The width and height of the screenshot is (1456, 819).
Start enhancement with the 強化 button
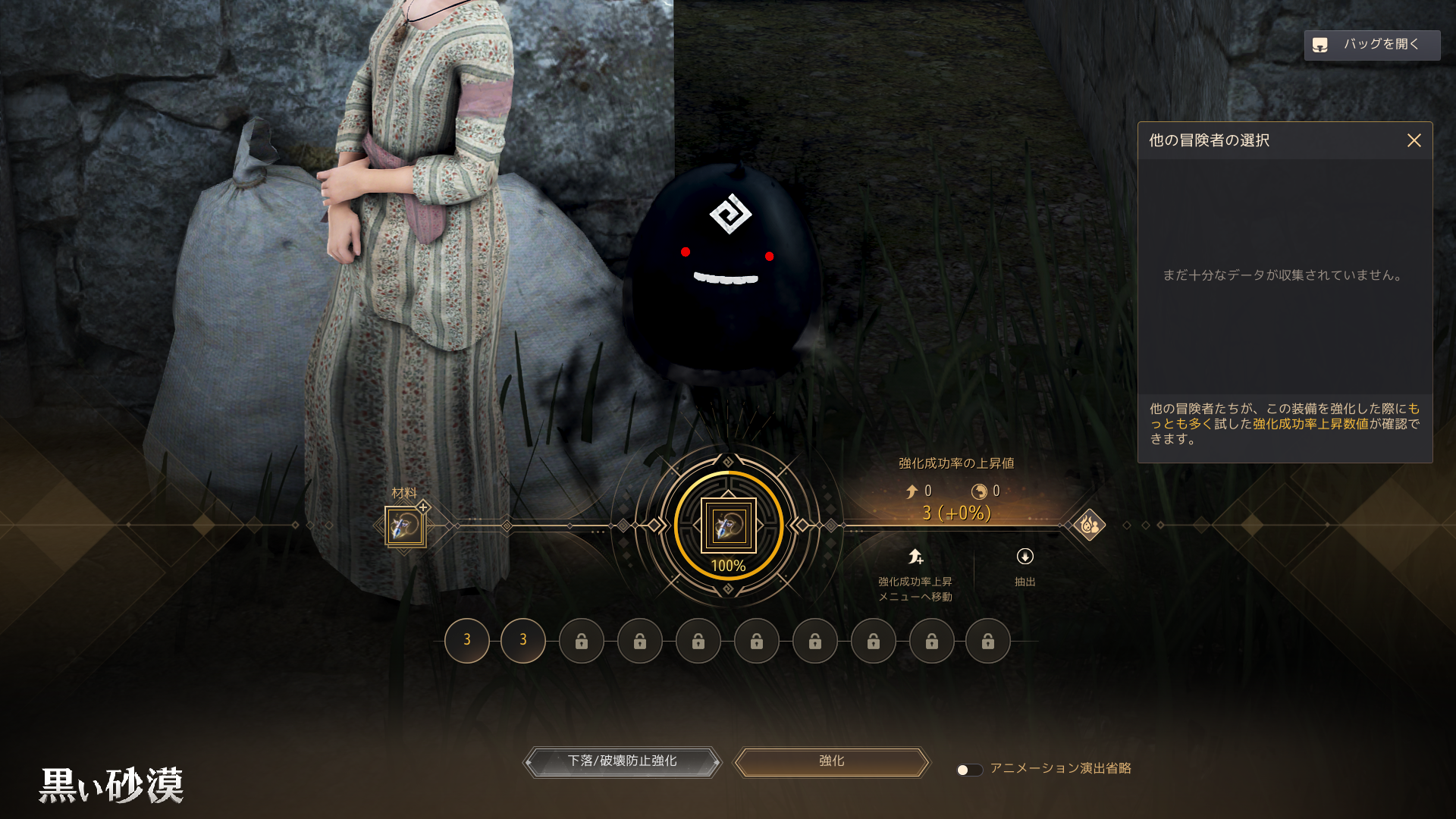(831, 761)
